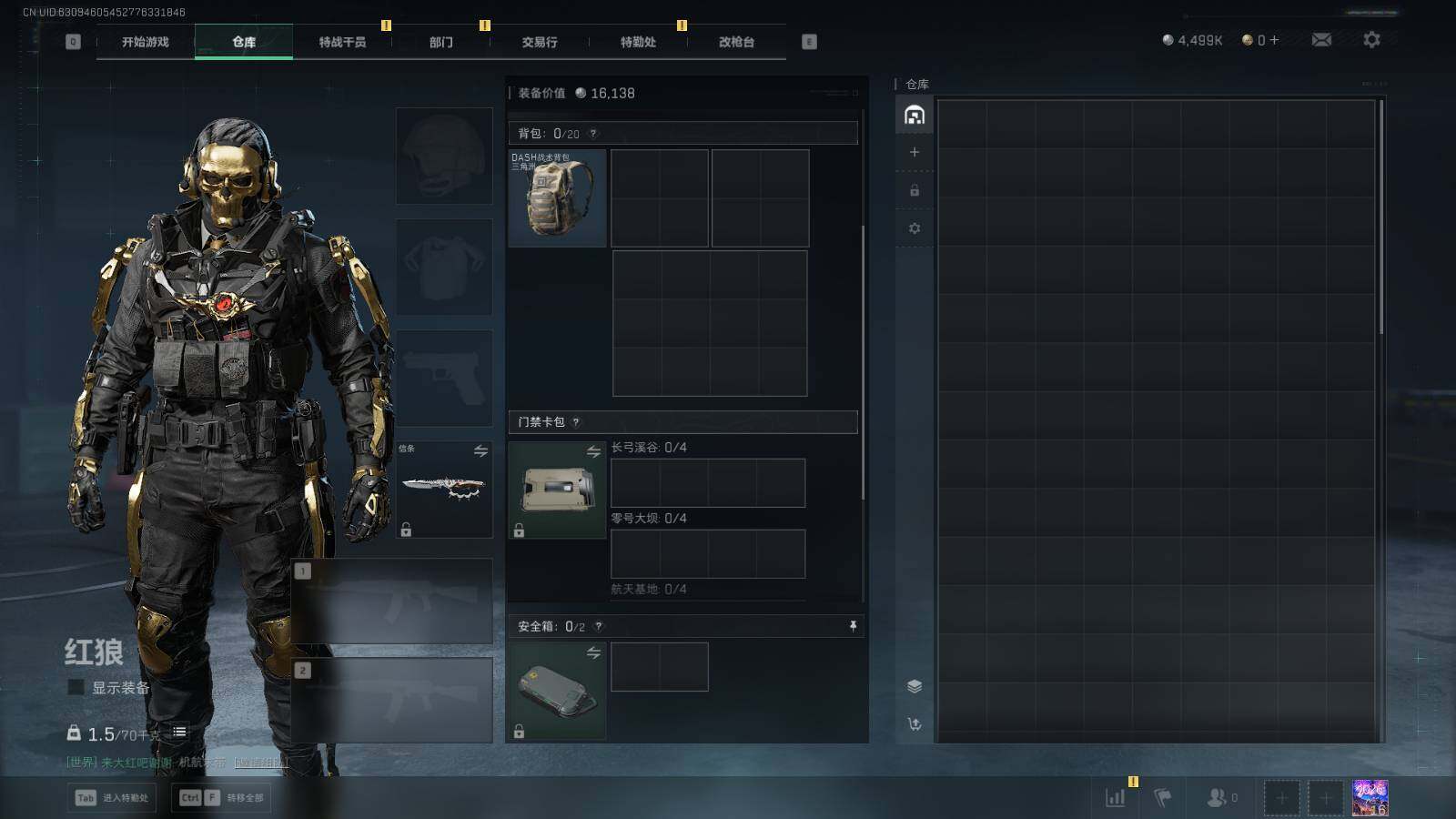Open the 改枪台 tab
Viewport: 1456px width, 819px height.
[x=736, y=42]
